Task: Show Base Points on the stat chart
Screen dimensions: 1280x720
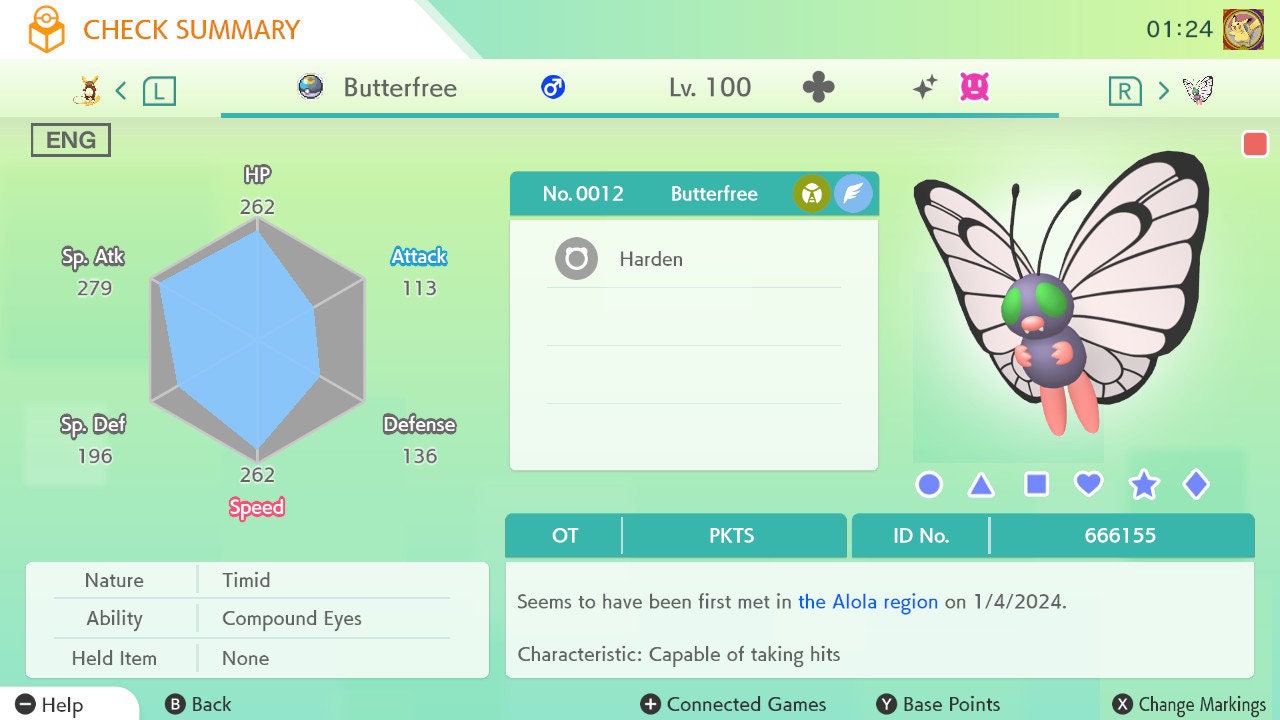Action: (x=938, y=705)
